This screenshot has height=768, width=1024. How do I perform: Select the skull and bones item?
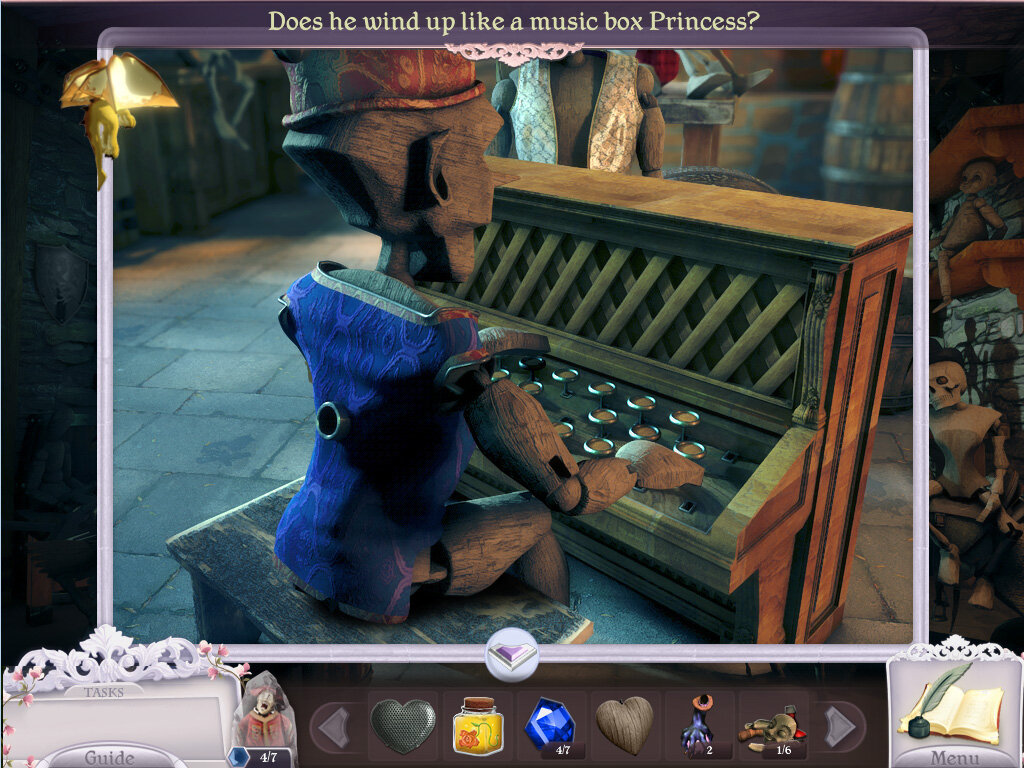click(772, 724)
